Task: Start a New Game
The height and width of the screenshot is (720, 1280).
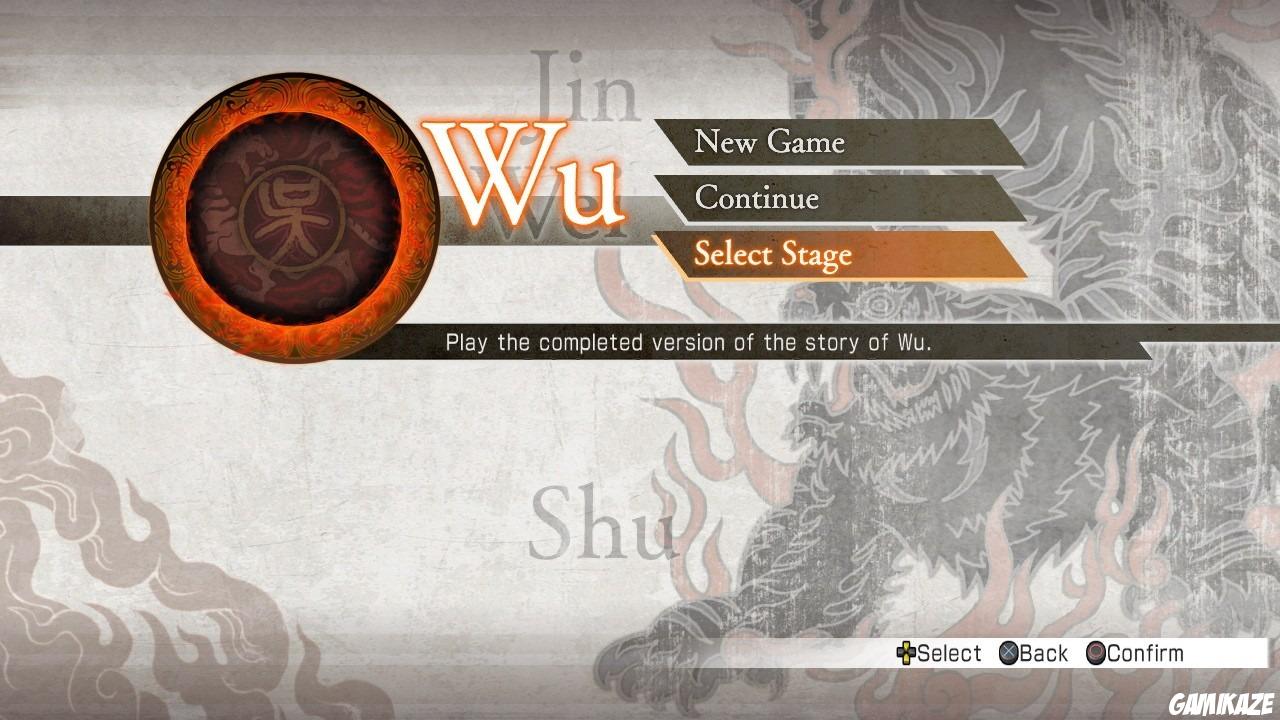Action: click(770, 142)
